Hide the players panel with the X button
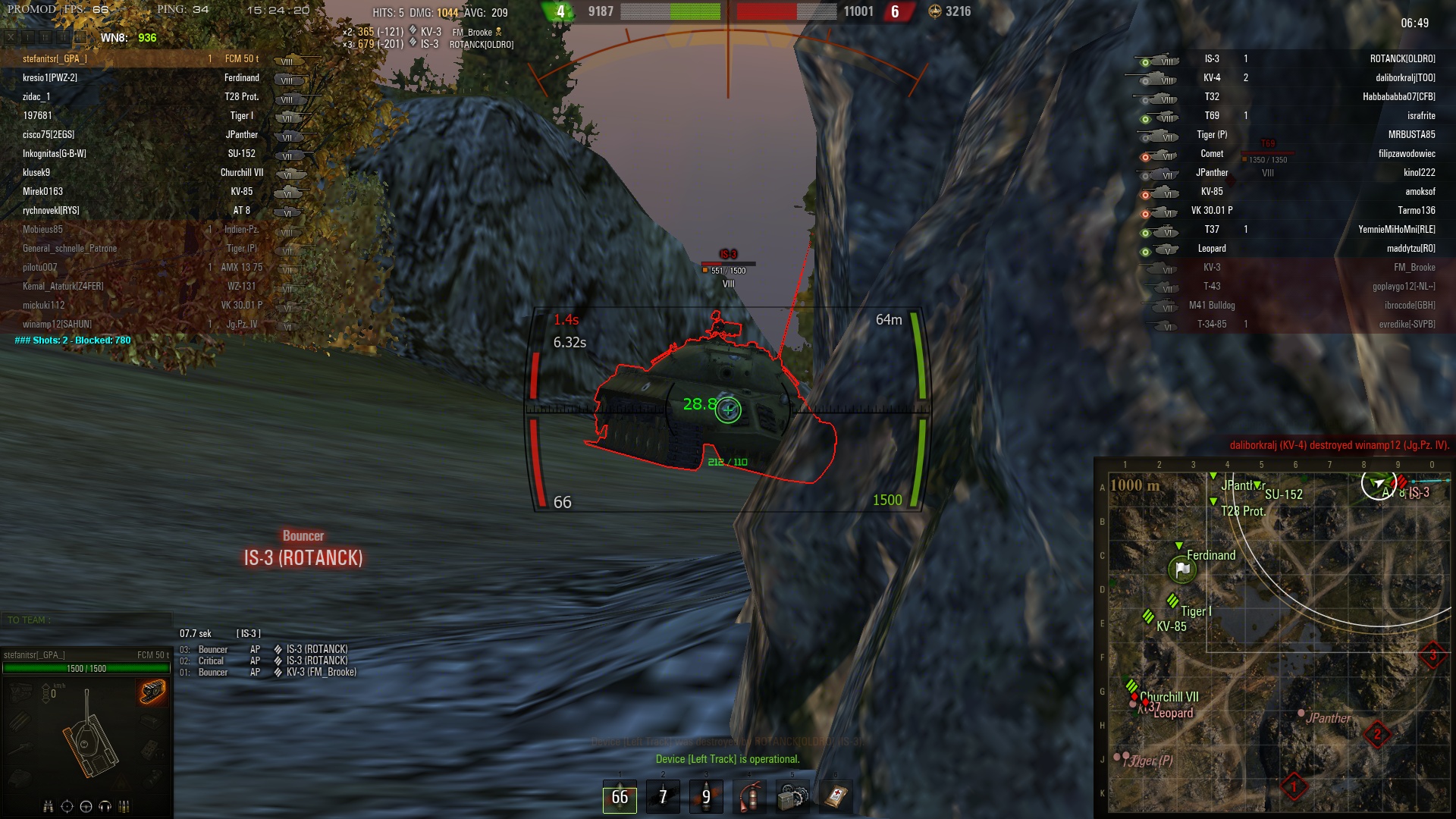 pos(11,37)
